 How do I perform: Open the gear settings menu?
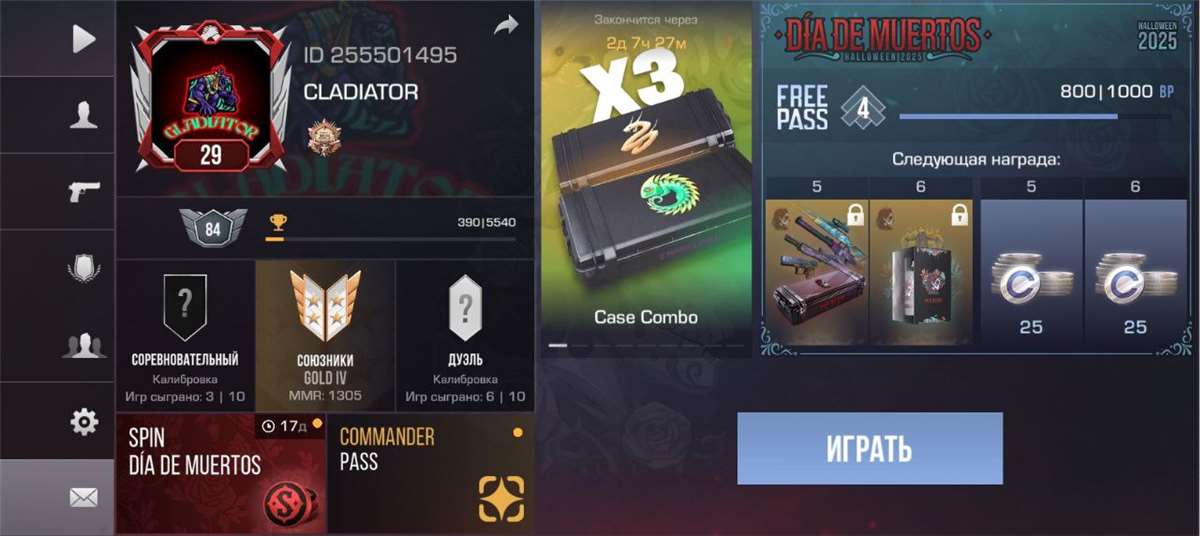point(84,422)
